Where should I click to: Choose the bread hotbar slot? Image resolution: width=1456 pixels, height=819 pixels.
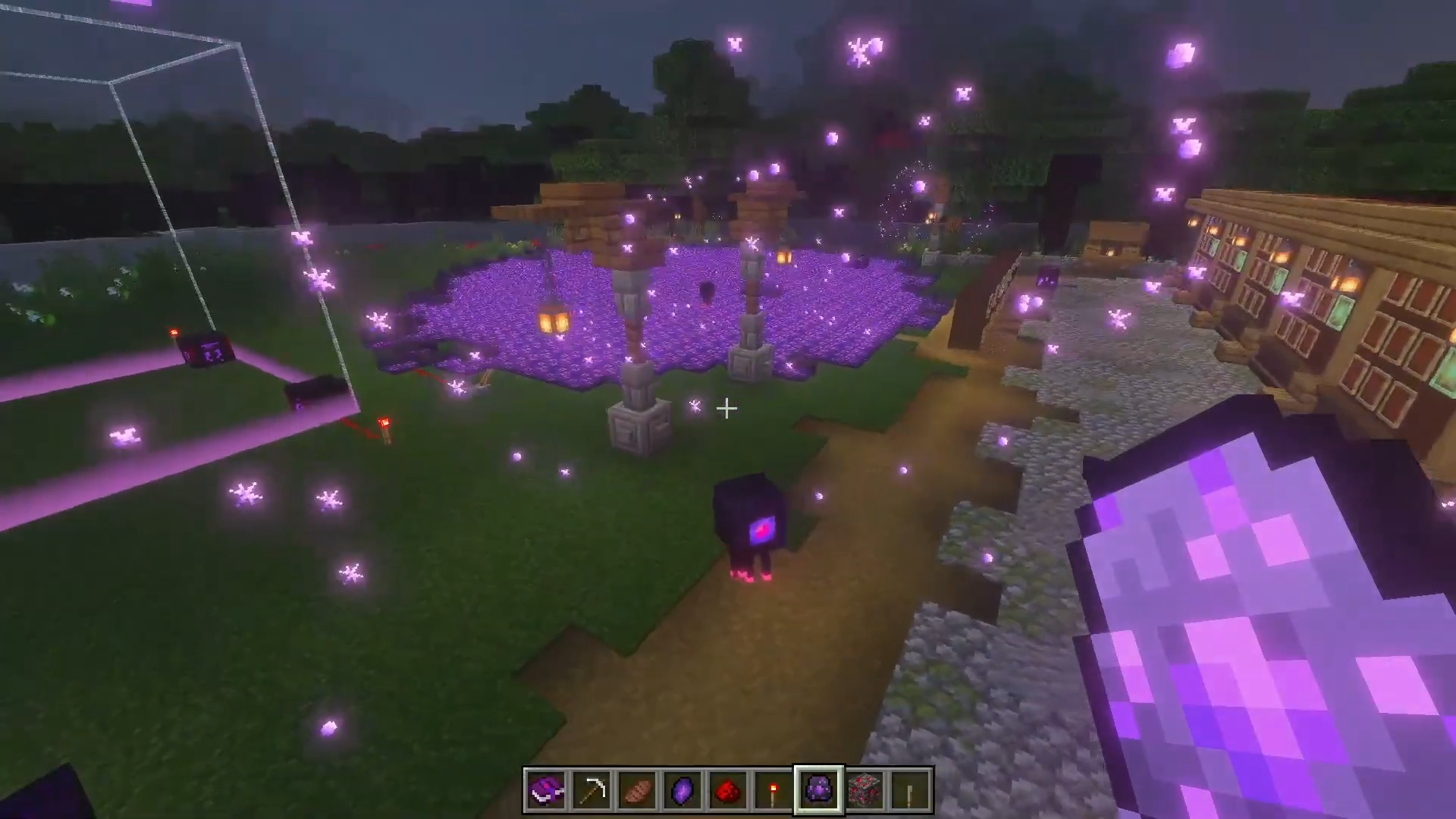(637, 791)
